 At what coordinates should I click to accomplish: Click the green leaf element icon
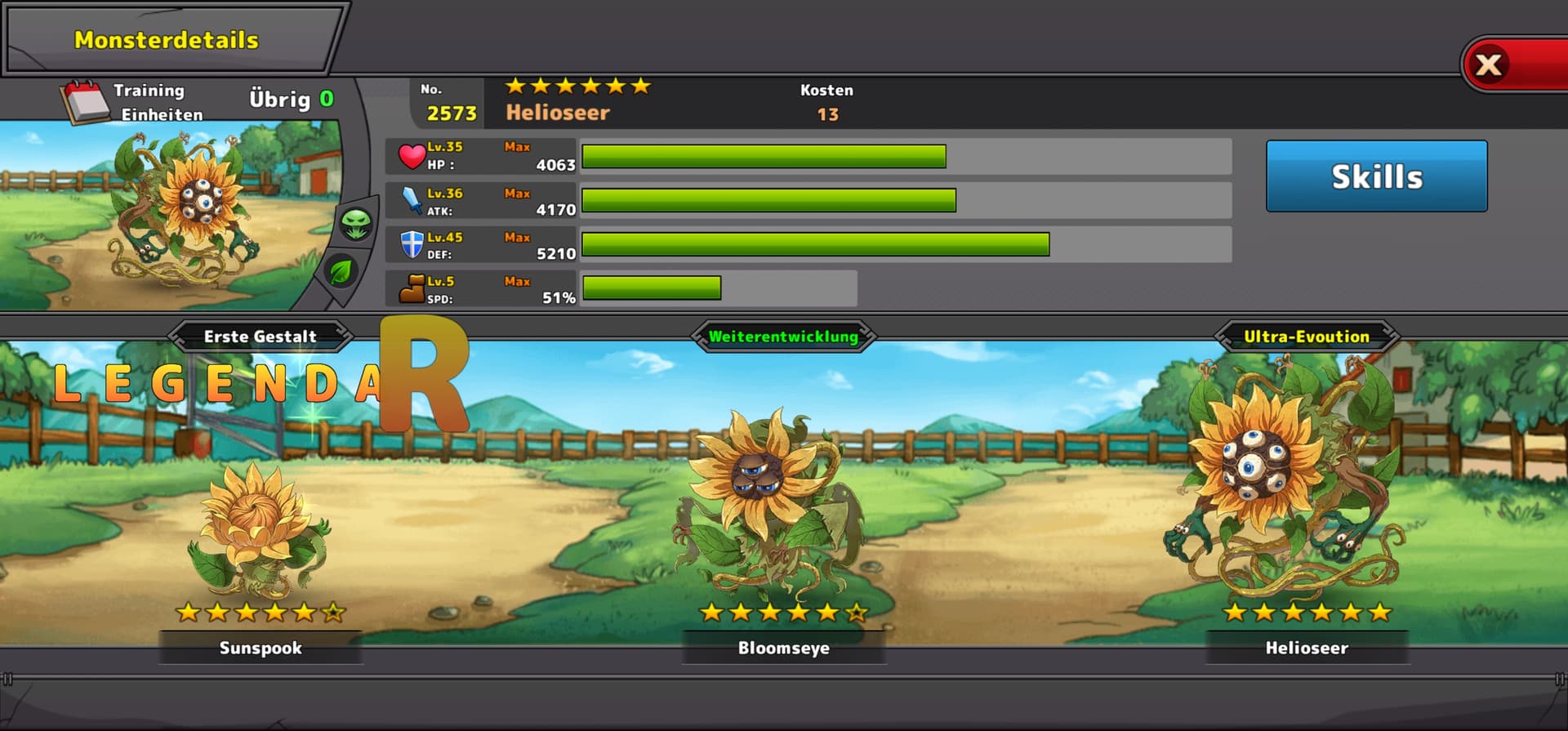[x=341, y=271]
